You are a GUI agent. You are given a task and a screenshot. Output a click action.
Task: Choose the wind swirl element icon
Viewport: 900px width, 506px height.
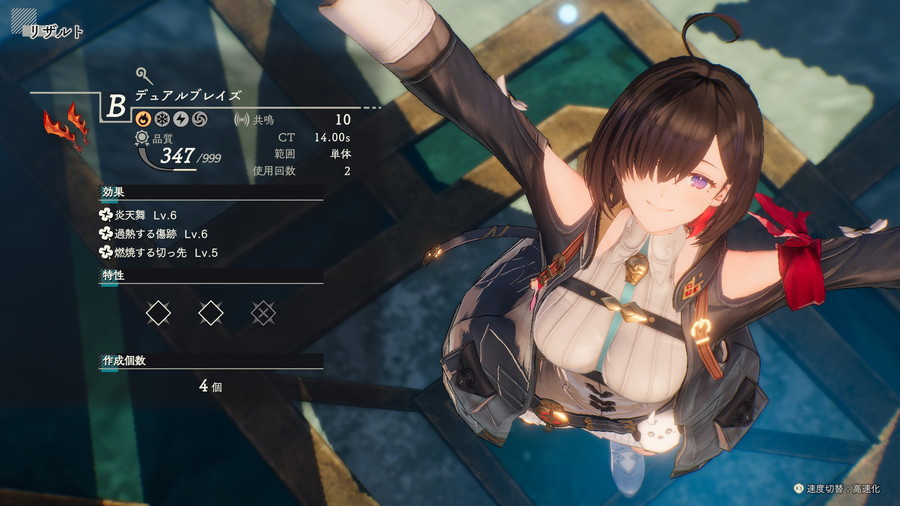(198, 120)
